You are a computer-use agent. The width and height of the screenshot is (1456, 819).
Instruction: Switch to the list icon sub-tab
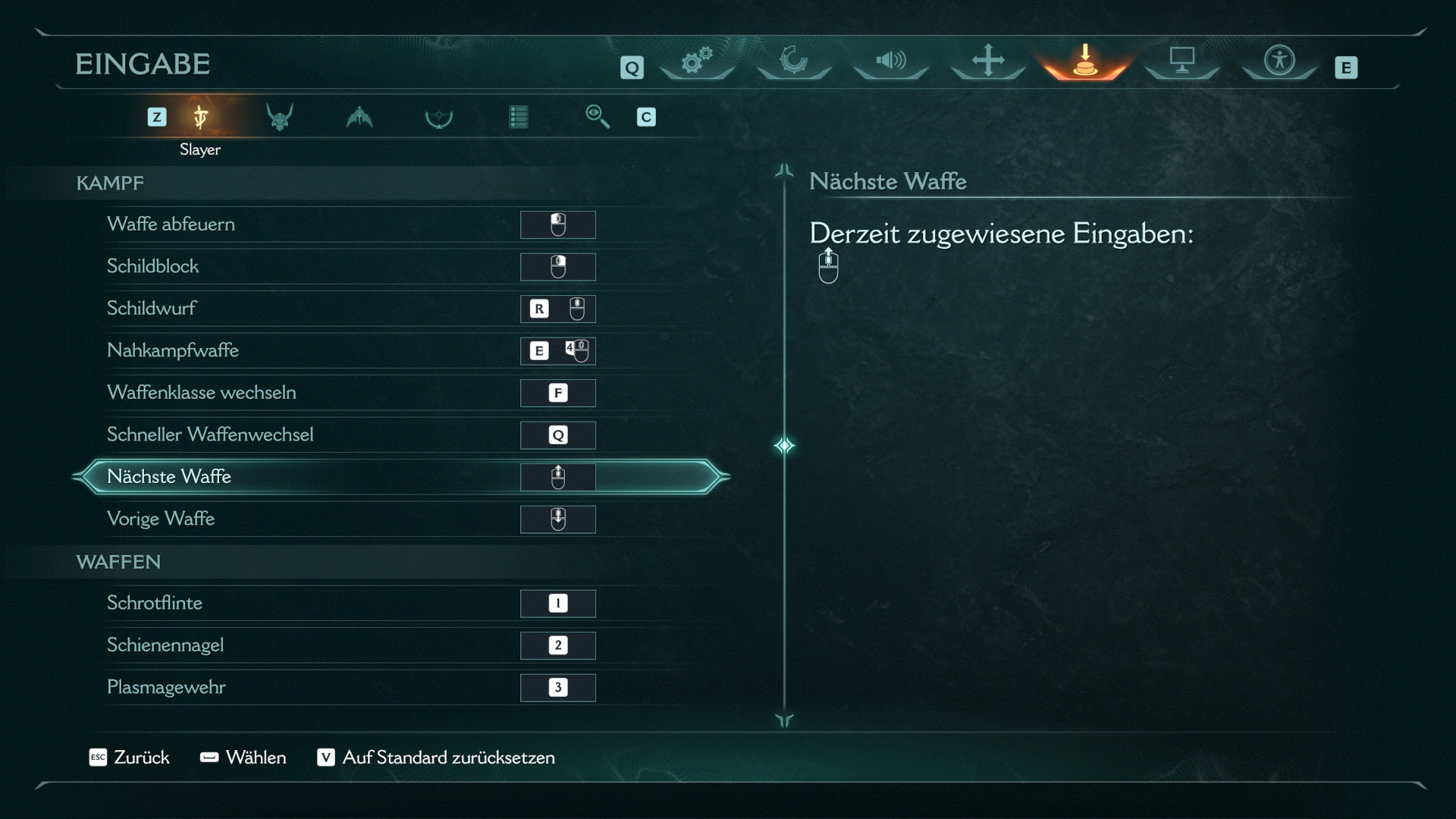point(519,117)
